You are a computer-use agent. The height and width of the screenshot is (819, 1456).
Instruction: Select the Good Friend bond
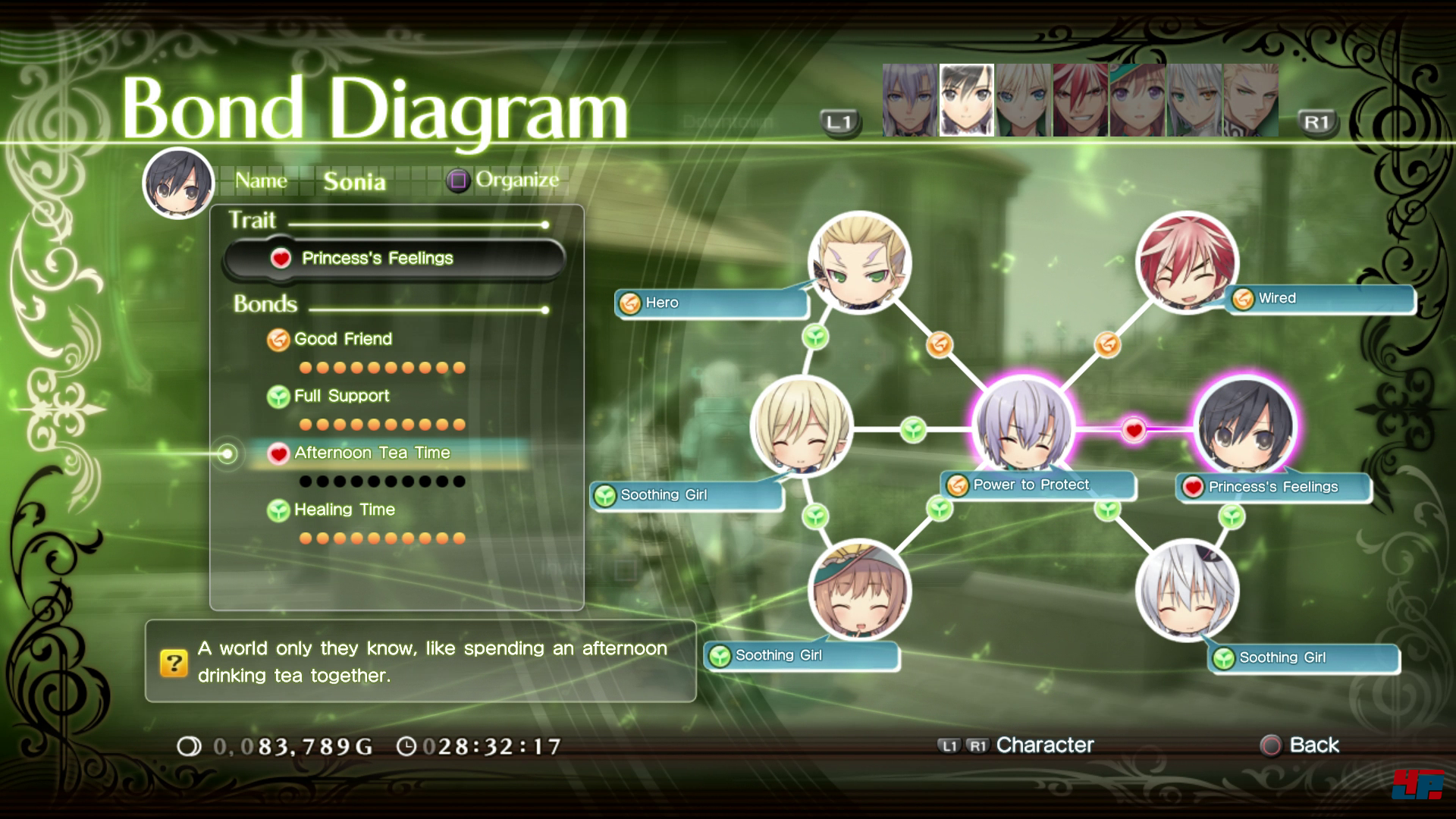click(343, 339)
